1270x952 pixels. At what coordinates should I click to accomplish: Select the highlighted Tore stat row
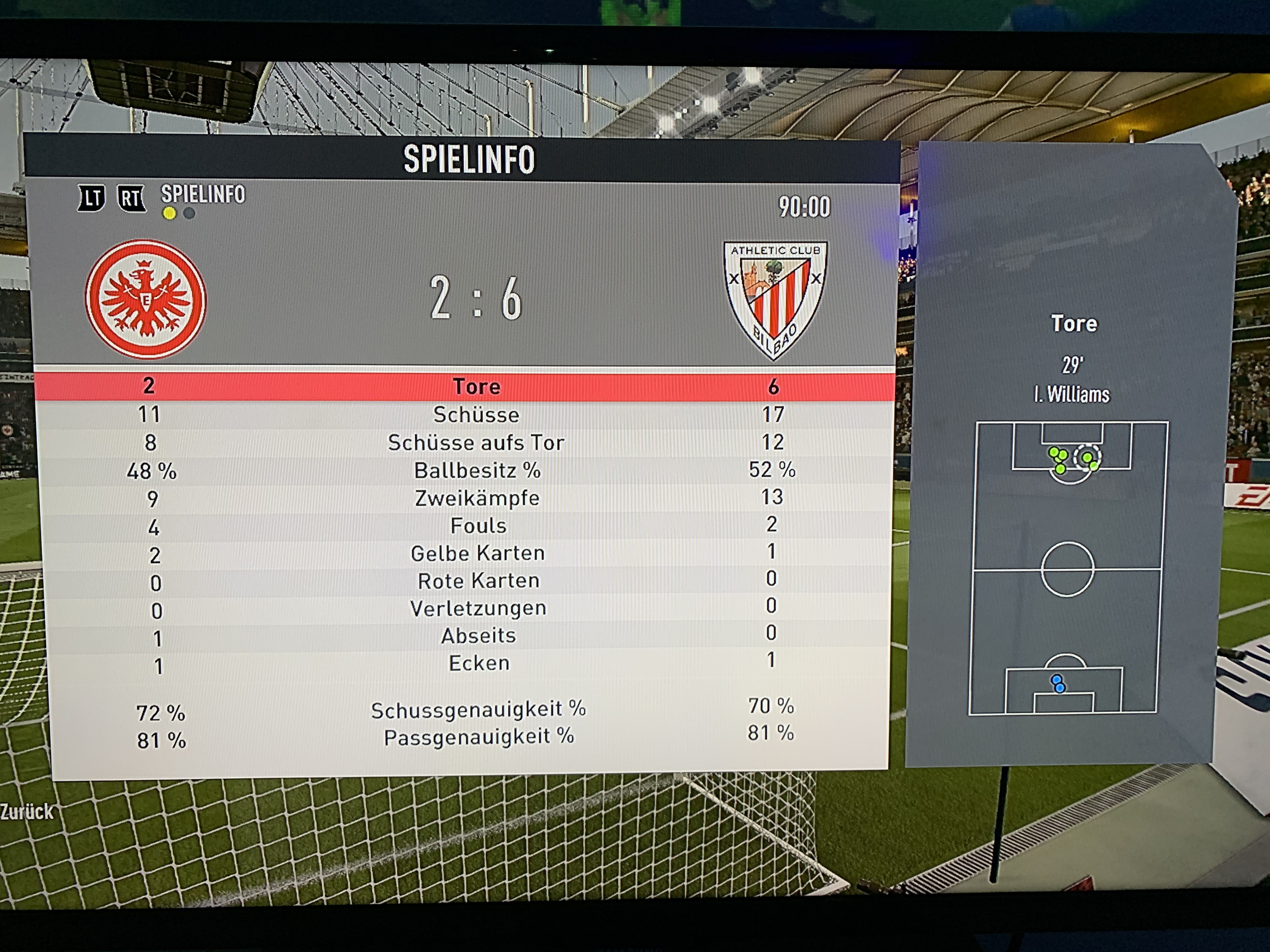click(x=476, y=386)
